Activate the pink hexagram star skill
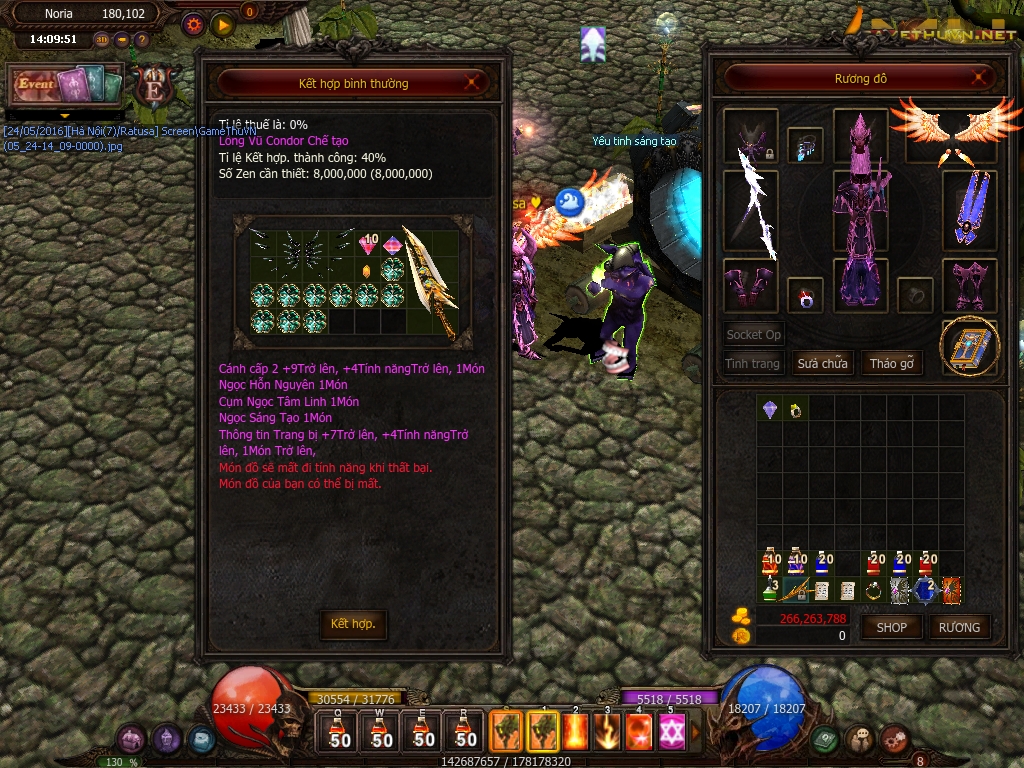Screen dimensions: 1024x768 [671, 733]
